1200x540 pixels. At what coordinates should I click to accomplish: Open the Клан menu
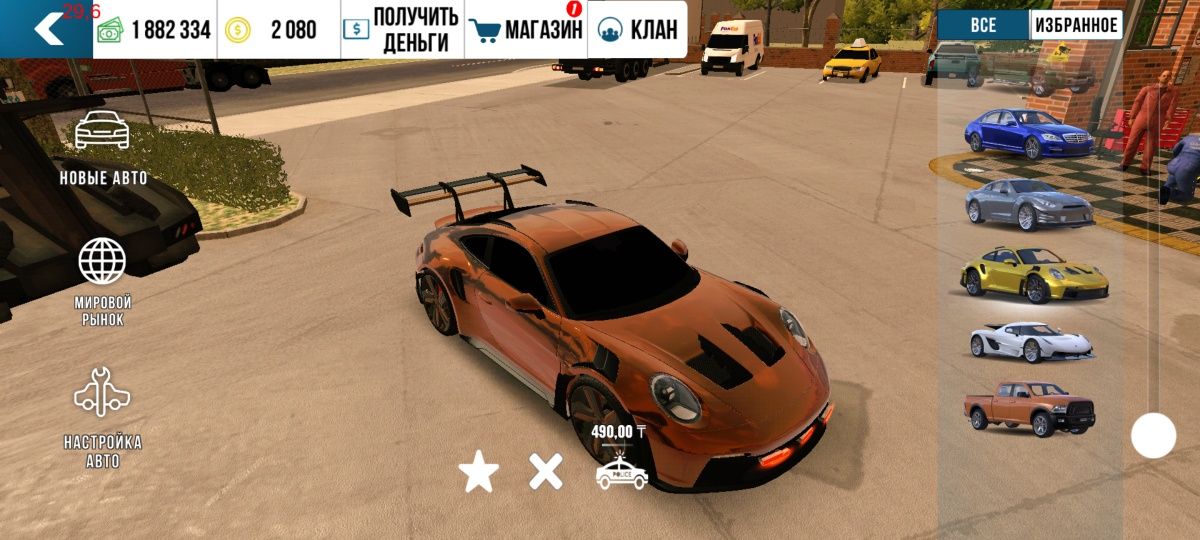click(x=637, y=30)
